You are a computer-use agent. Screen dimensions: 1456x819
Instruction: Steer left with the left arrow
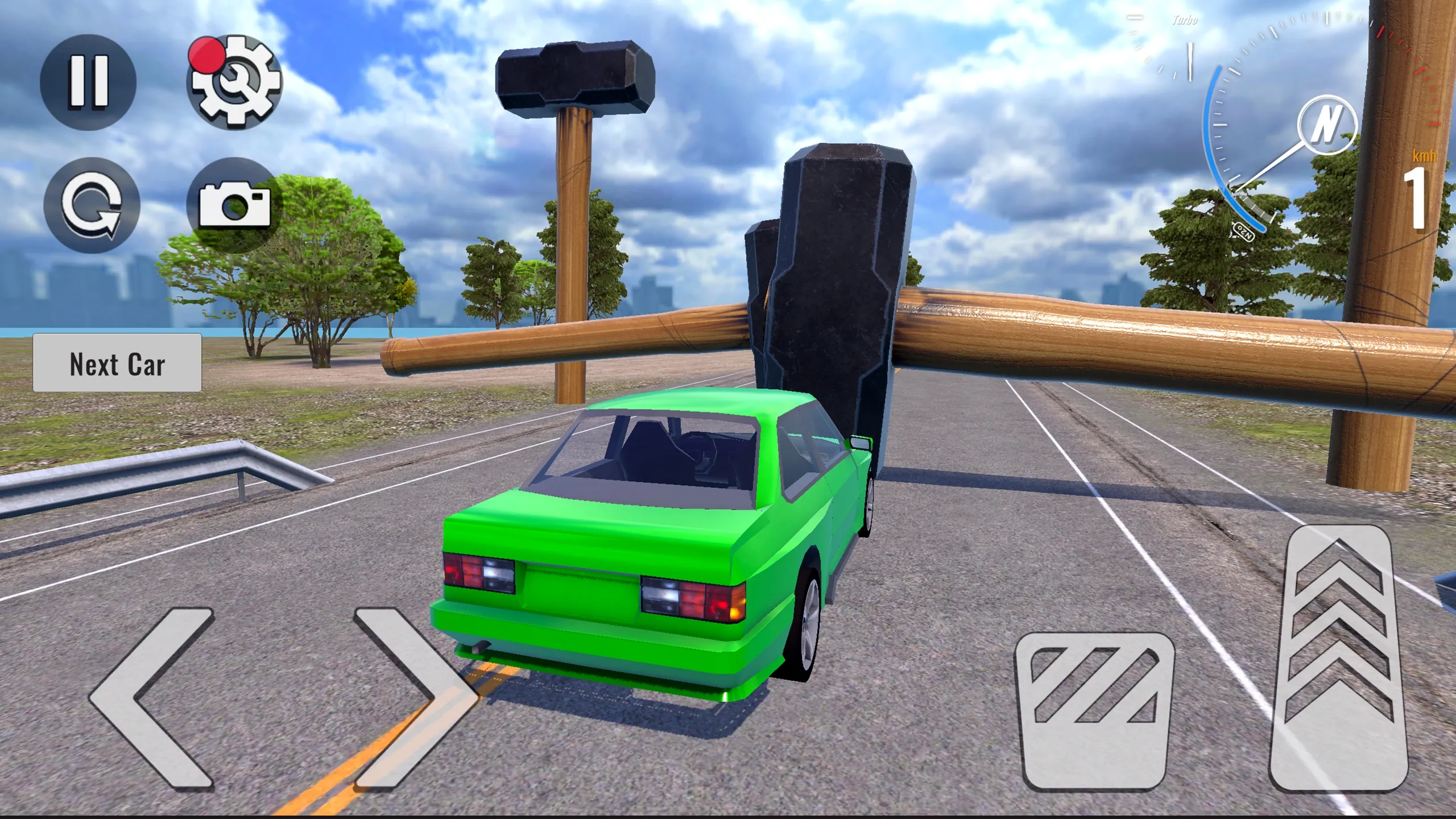point(152,697)
